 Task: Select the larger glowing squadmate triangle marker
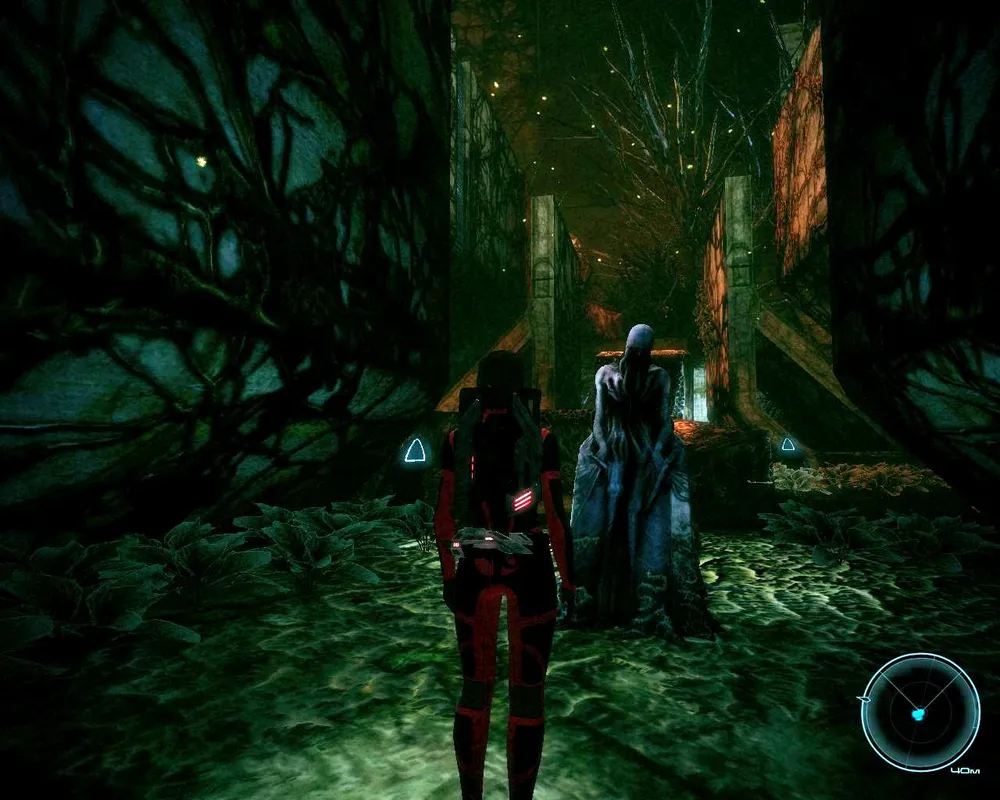tap(414, 452)
